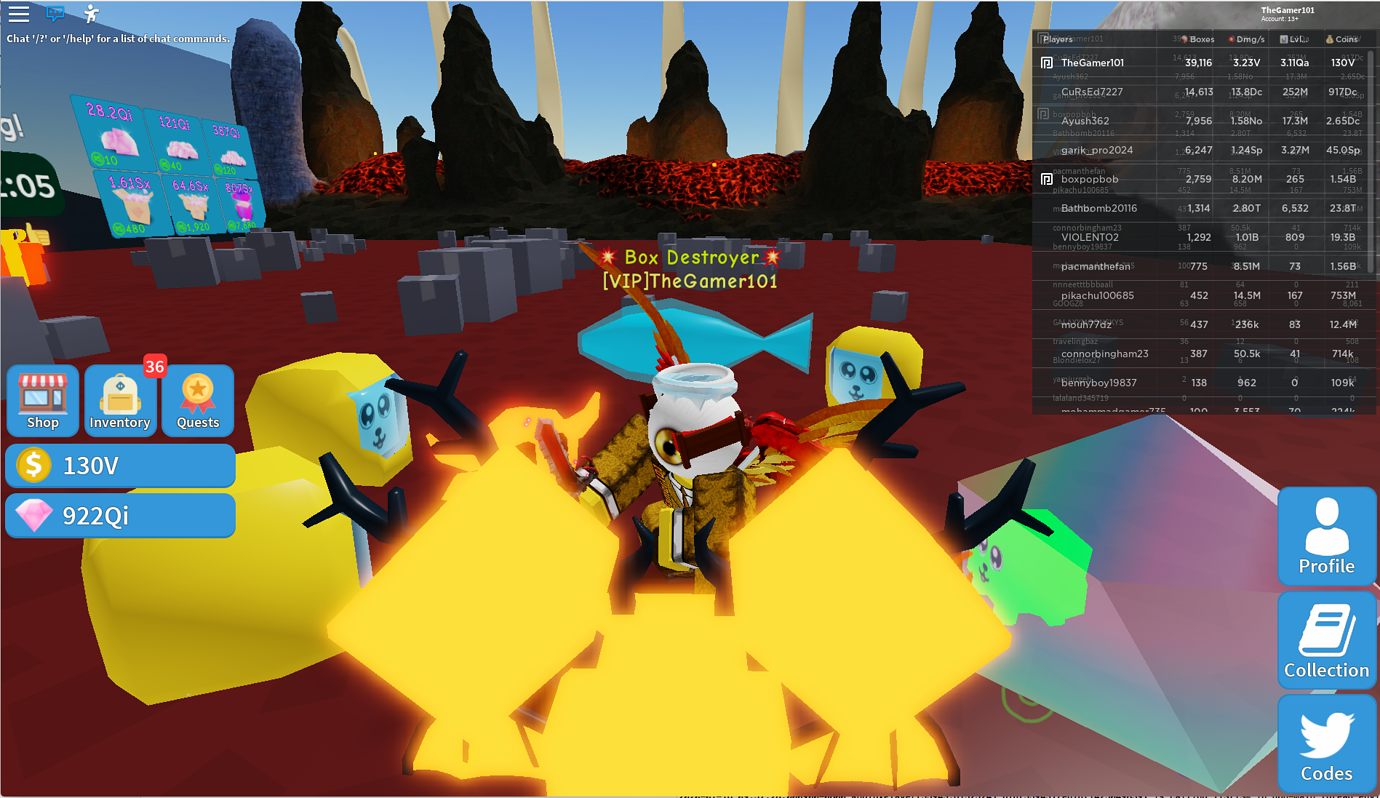Click the 922Qi gems balance bar
This screenshot has width=1380, height=798.
click(120, 515)
